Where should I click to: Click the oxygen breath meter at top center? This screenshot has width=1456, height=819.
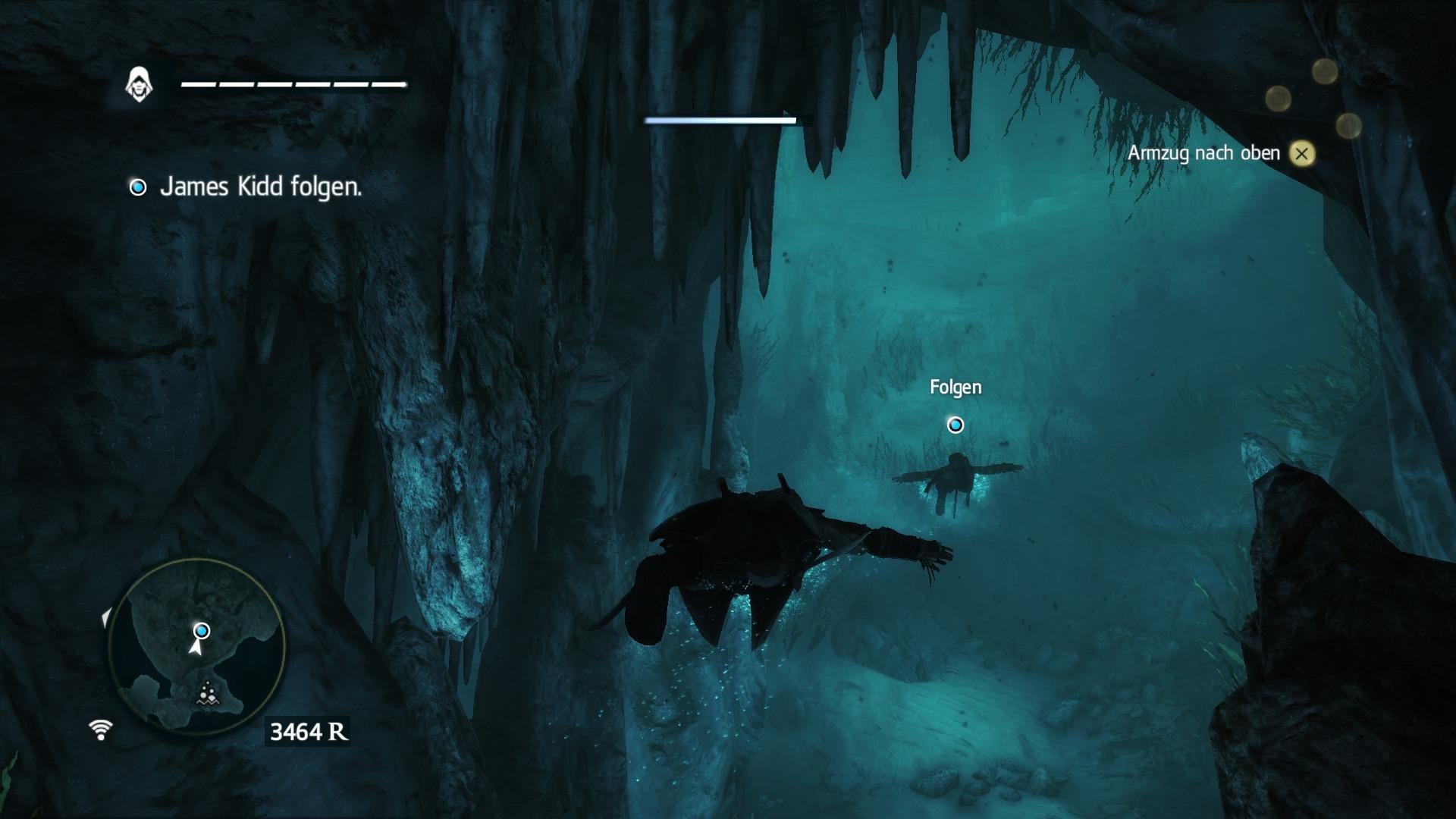[720, 120]
